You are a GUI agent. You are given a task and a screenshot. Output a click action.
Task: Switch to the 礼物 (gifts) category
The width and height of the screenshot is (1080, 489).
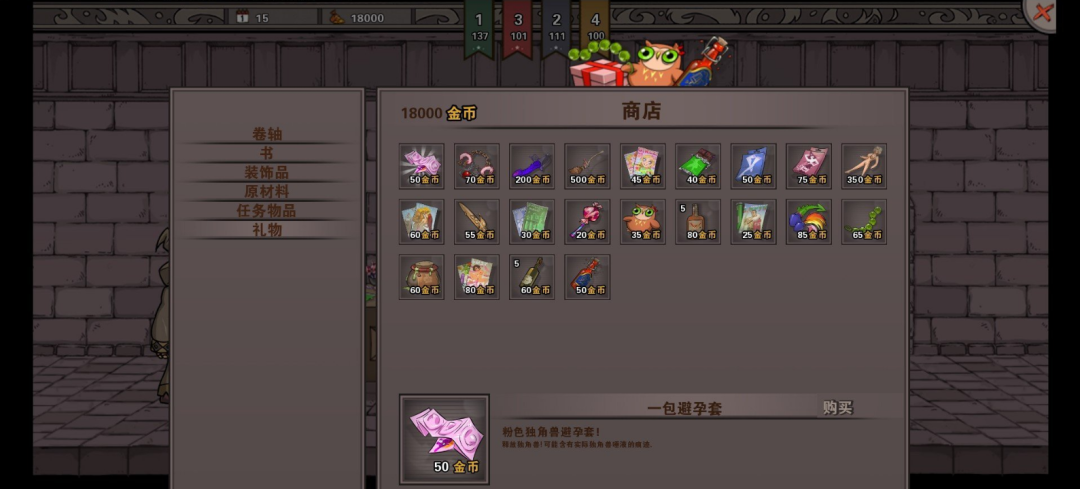point(267,229)
